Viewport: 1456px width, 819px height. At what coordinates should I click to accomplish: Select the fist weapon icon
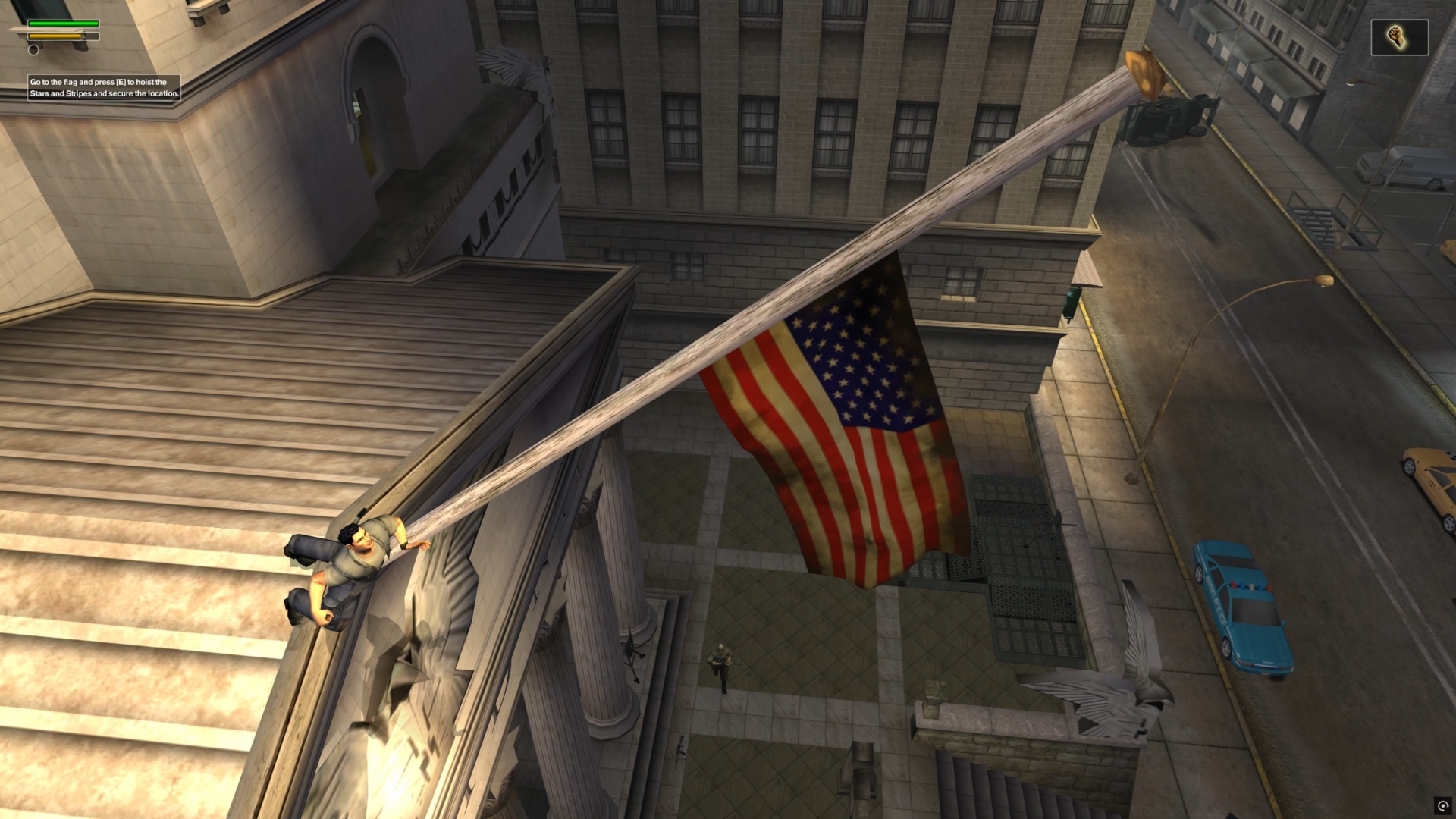coord(1398,37)
